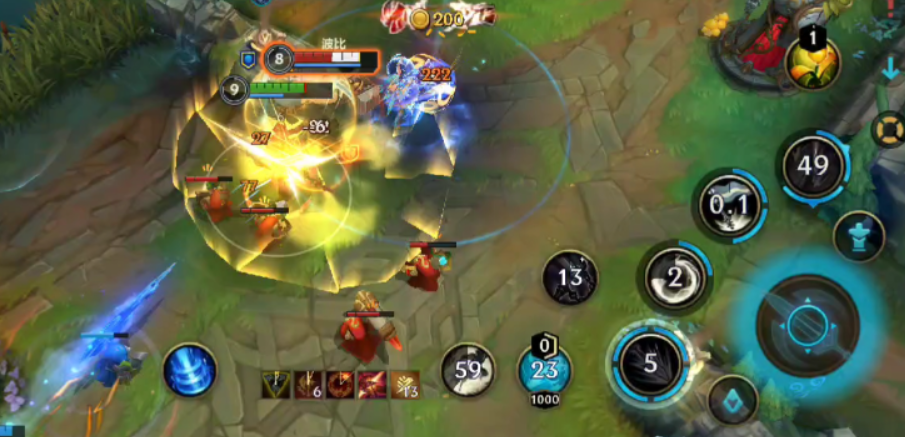Cast the ability showing 5 cooldown

click(x=651, y=362)
